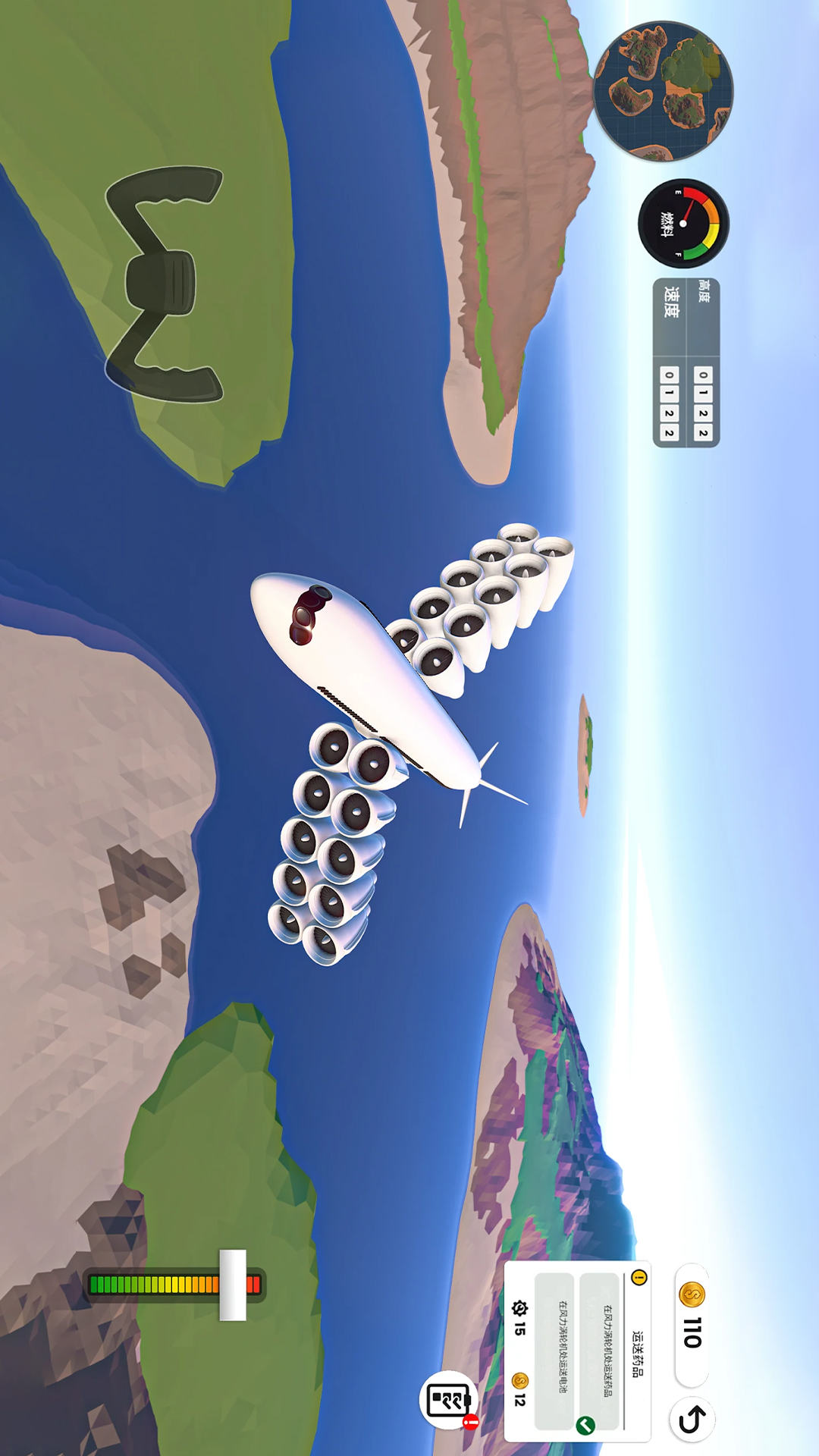Select the 运送药品 mission objective row
This screenshot has width=819, height=1456.
point(600,1351)
